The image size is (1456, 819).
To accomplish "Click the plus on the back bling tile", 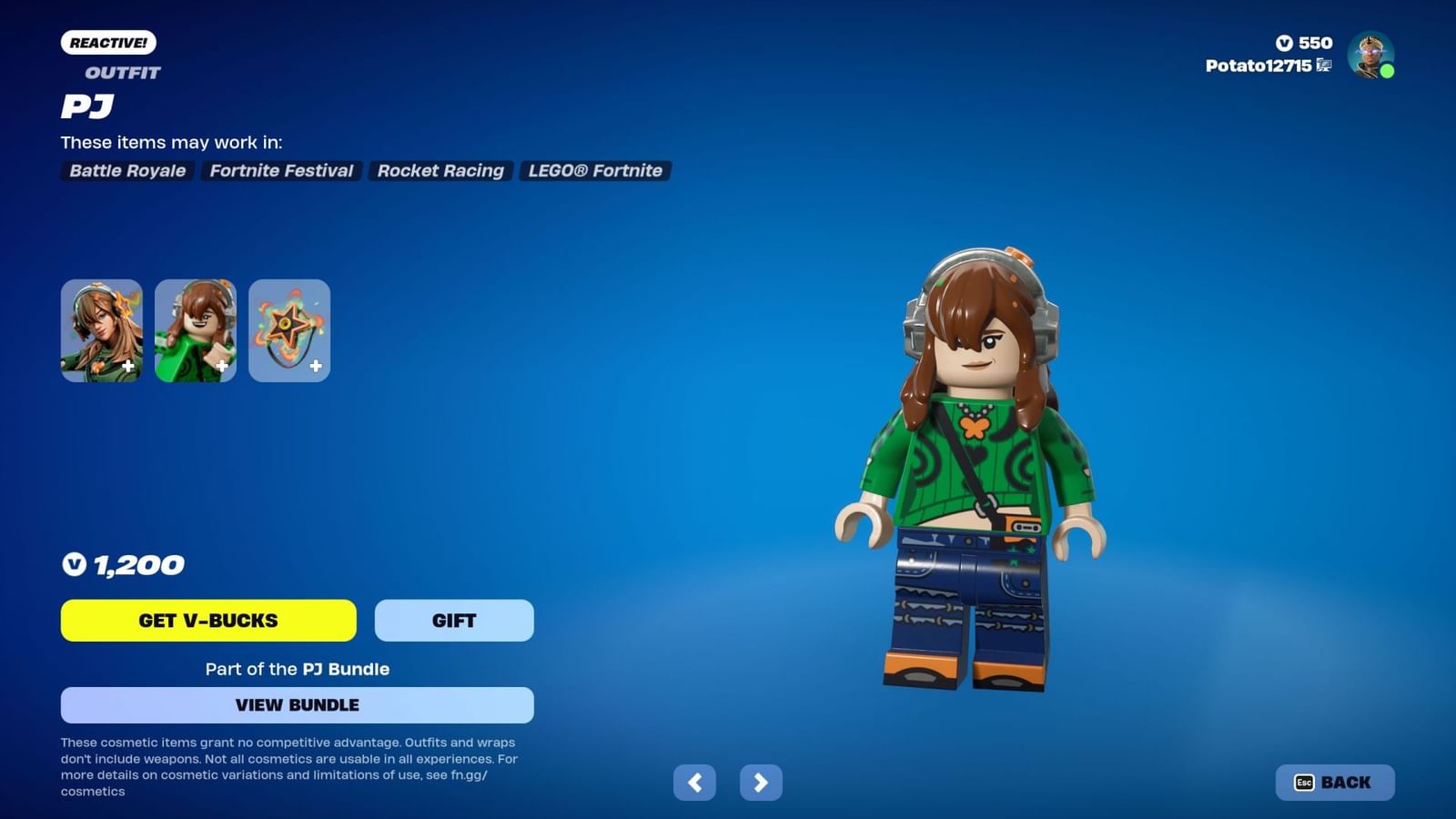I will (316, 366).
